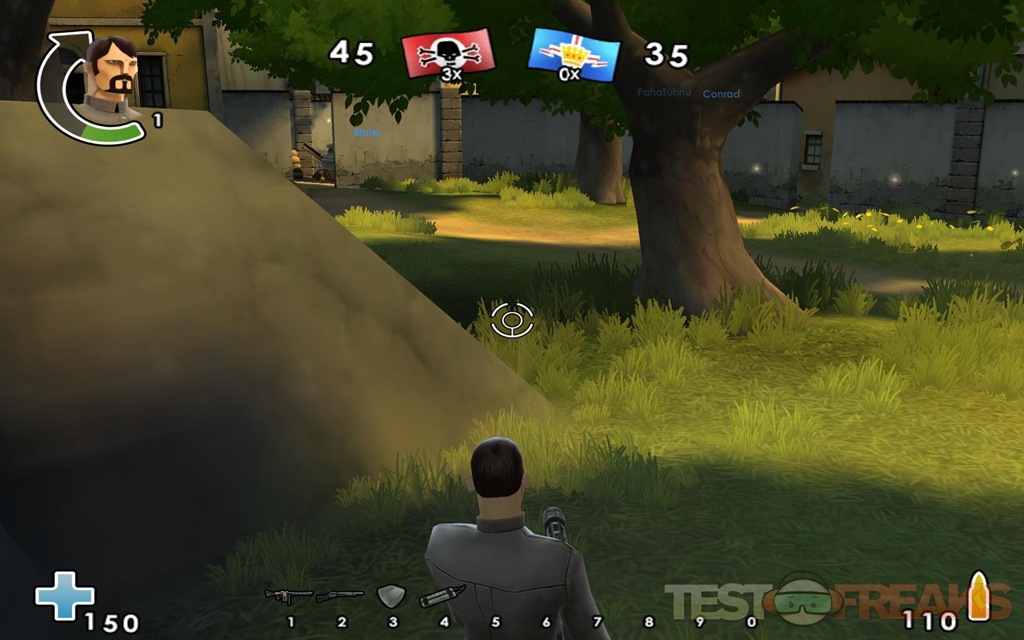The width and height of the screenshot is (1024, 640).
Task: Click the red skull team flag
Action: pyautogui.click(x=447, y=52)
